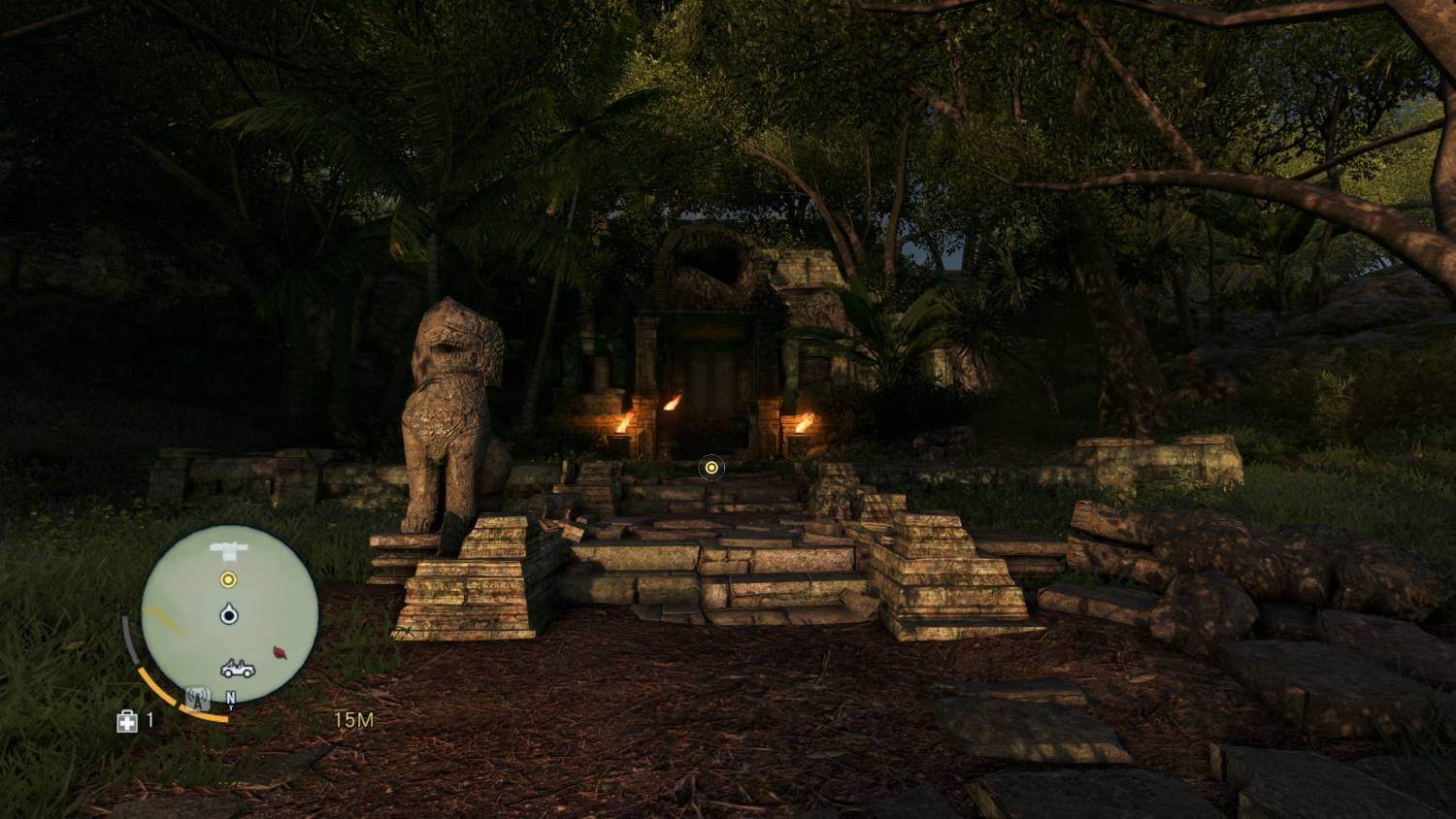The height and width of the screenshot is (819, 1456).
Task: Use the medkit syringe icon
Action: click(127, 721)
